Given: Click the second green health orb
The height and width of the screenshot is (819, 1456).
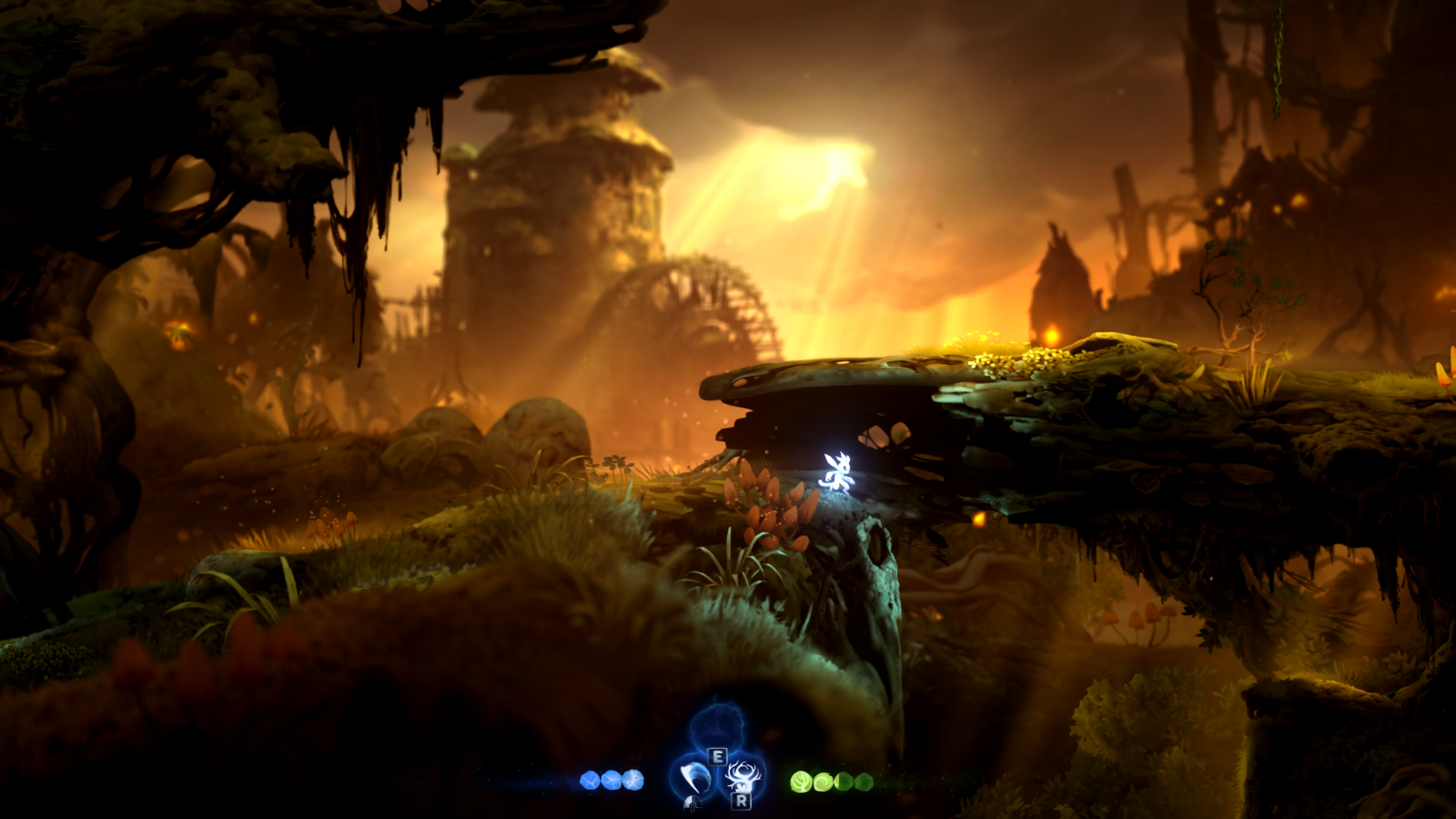Looking at the screenshot, I should coord(823,783).
